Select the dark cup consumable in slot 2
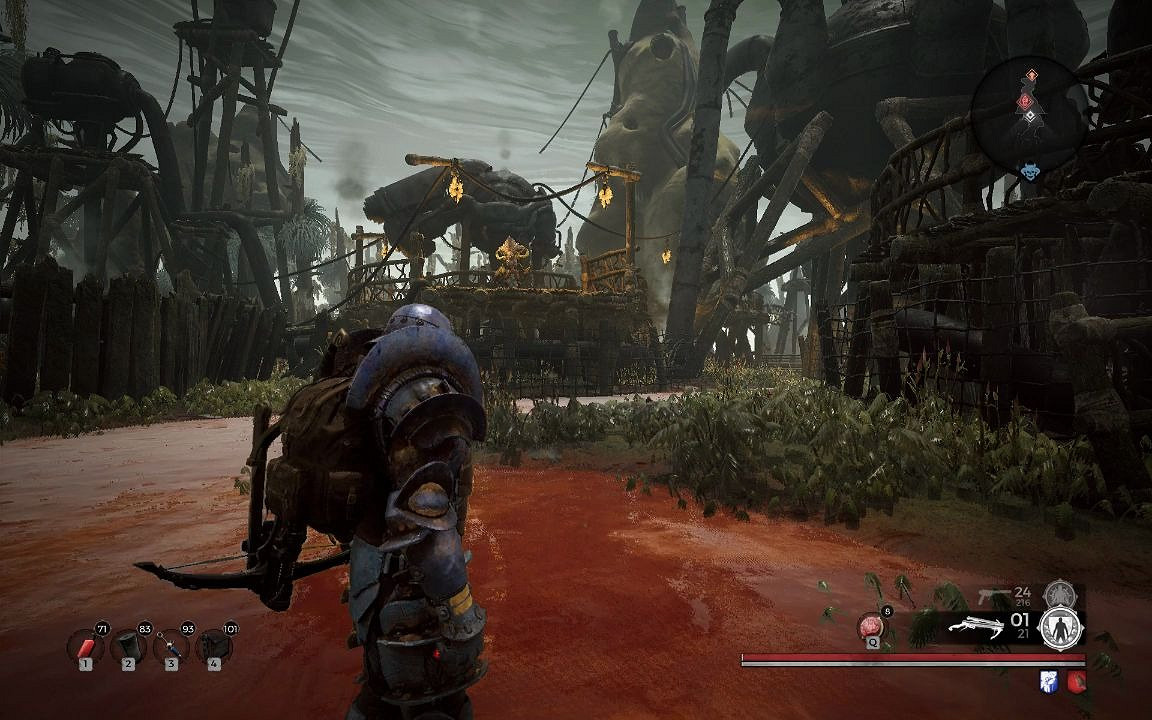The height and width of the screenshot is (720, 1152). (x=128, y=646)
